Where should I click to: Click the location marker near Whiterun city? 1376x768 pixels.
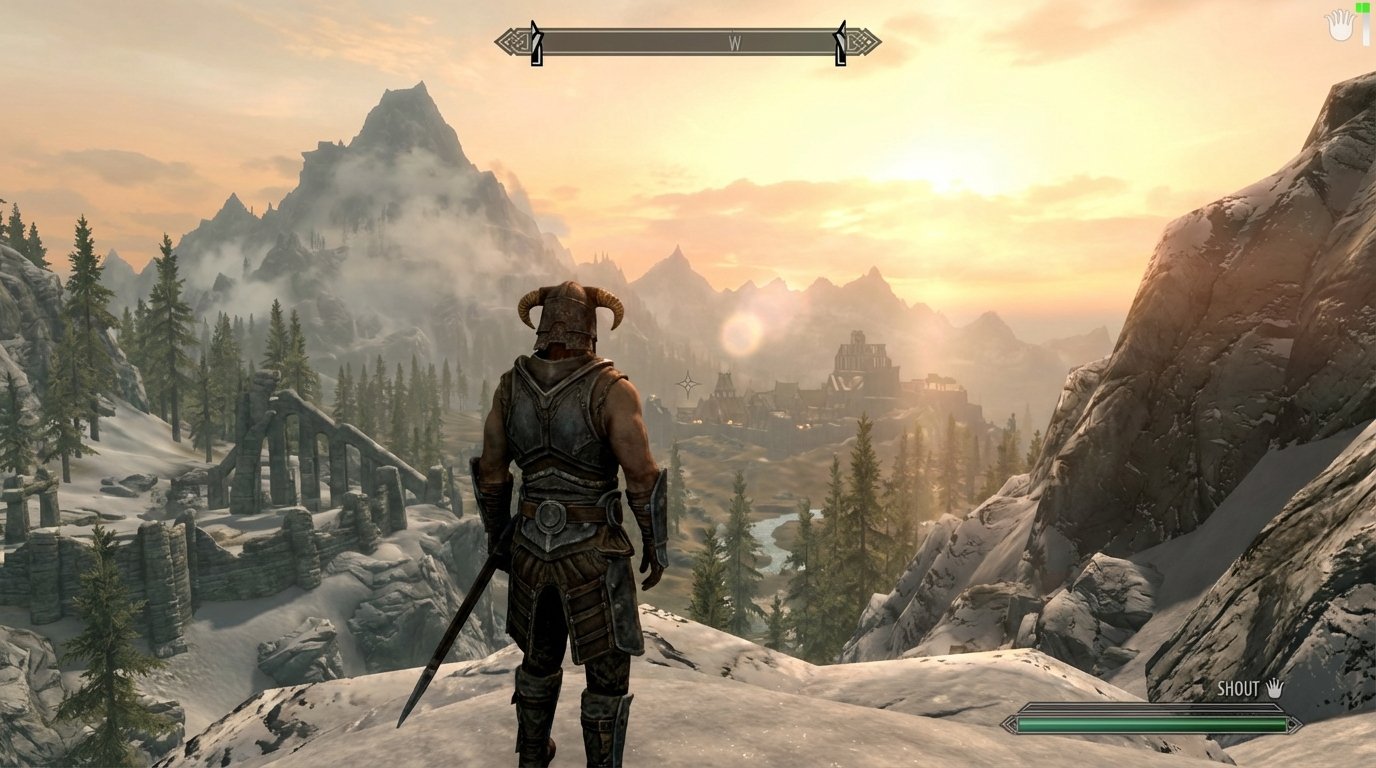(x=689, y=381)
